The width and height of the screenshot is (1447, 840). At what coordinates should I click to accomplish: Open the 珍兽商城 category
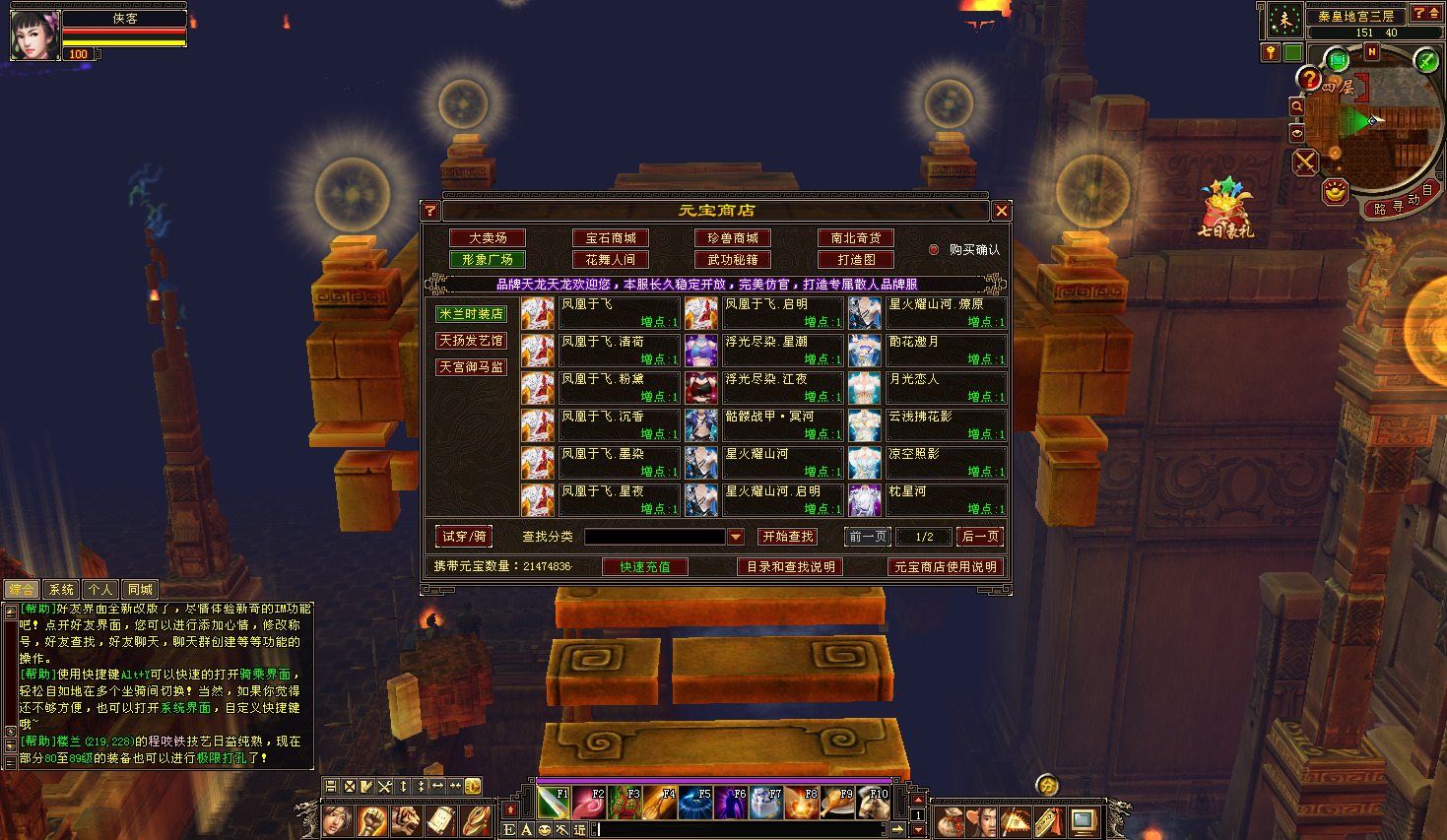(x=733, y=238)
